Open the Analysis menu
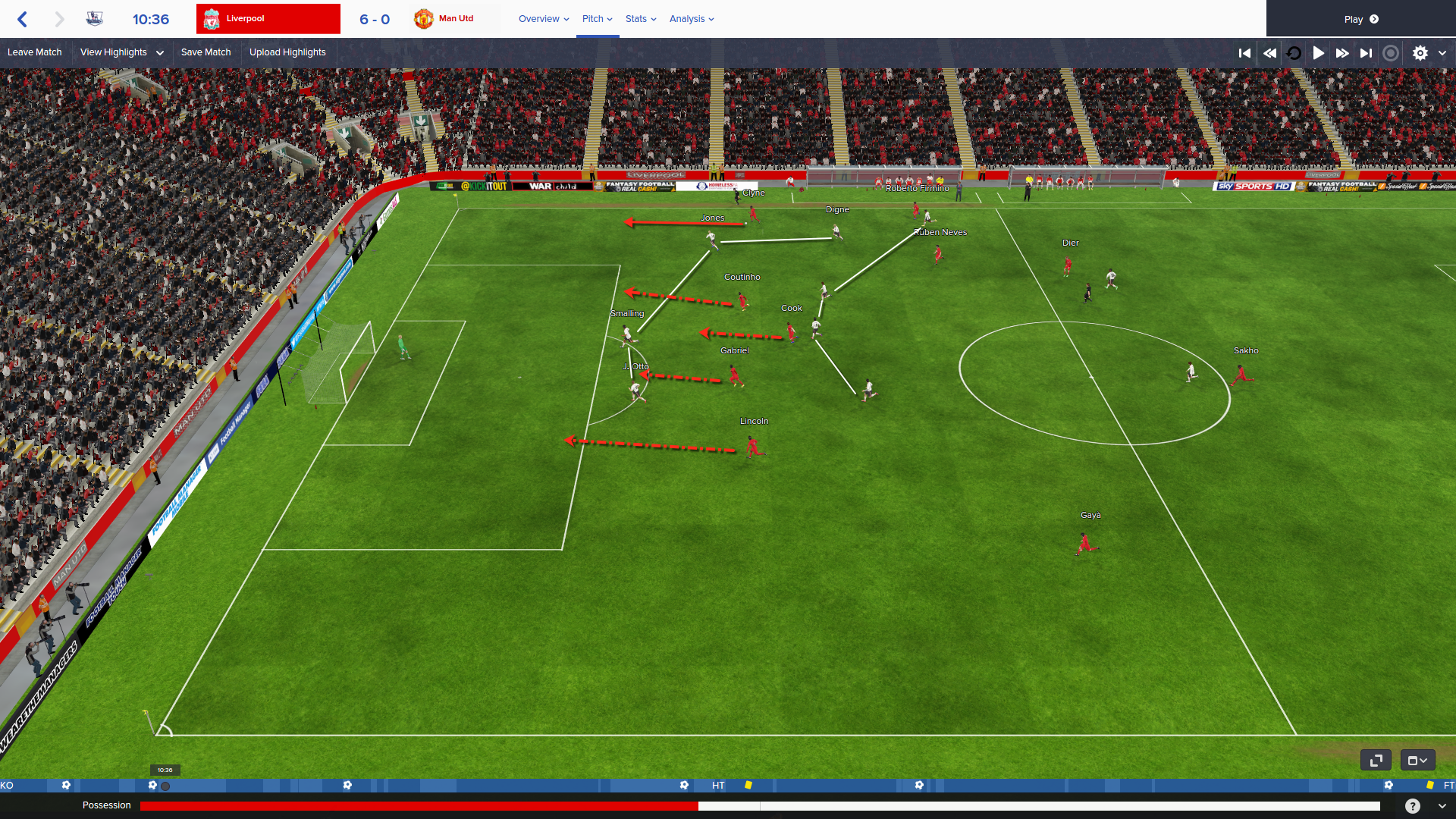The width and height of the screenshot is (1456, 819). [x=692, y=19]
